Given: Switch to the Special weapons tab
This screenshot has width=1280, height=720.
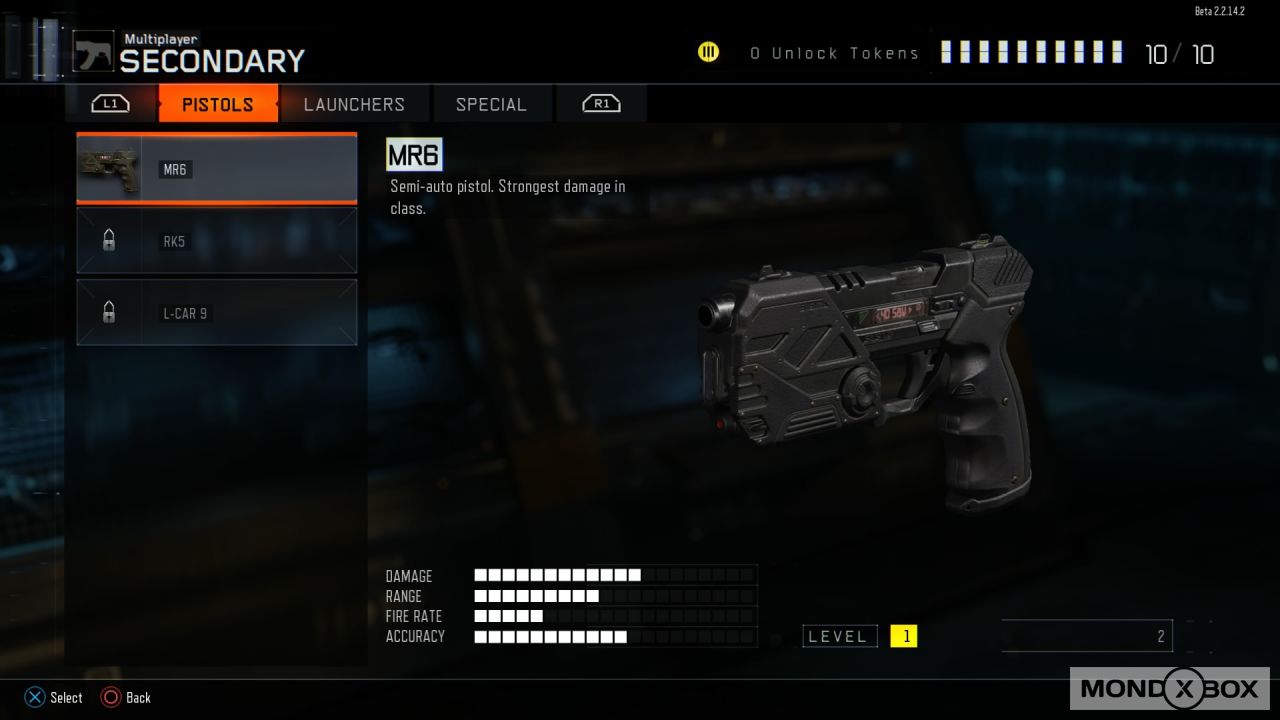Looking at the screenshot, I should [490, 104].
